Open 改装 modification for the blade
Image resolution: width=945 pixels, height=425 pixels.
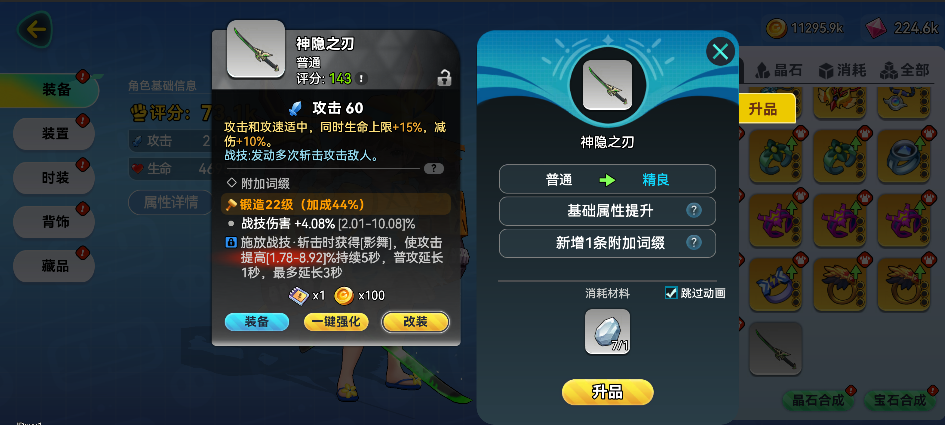coord(415,322)
